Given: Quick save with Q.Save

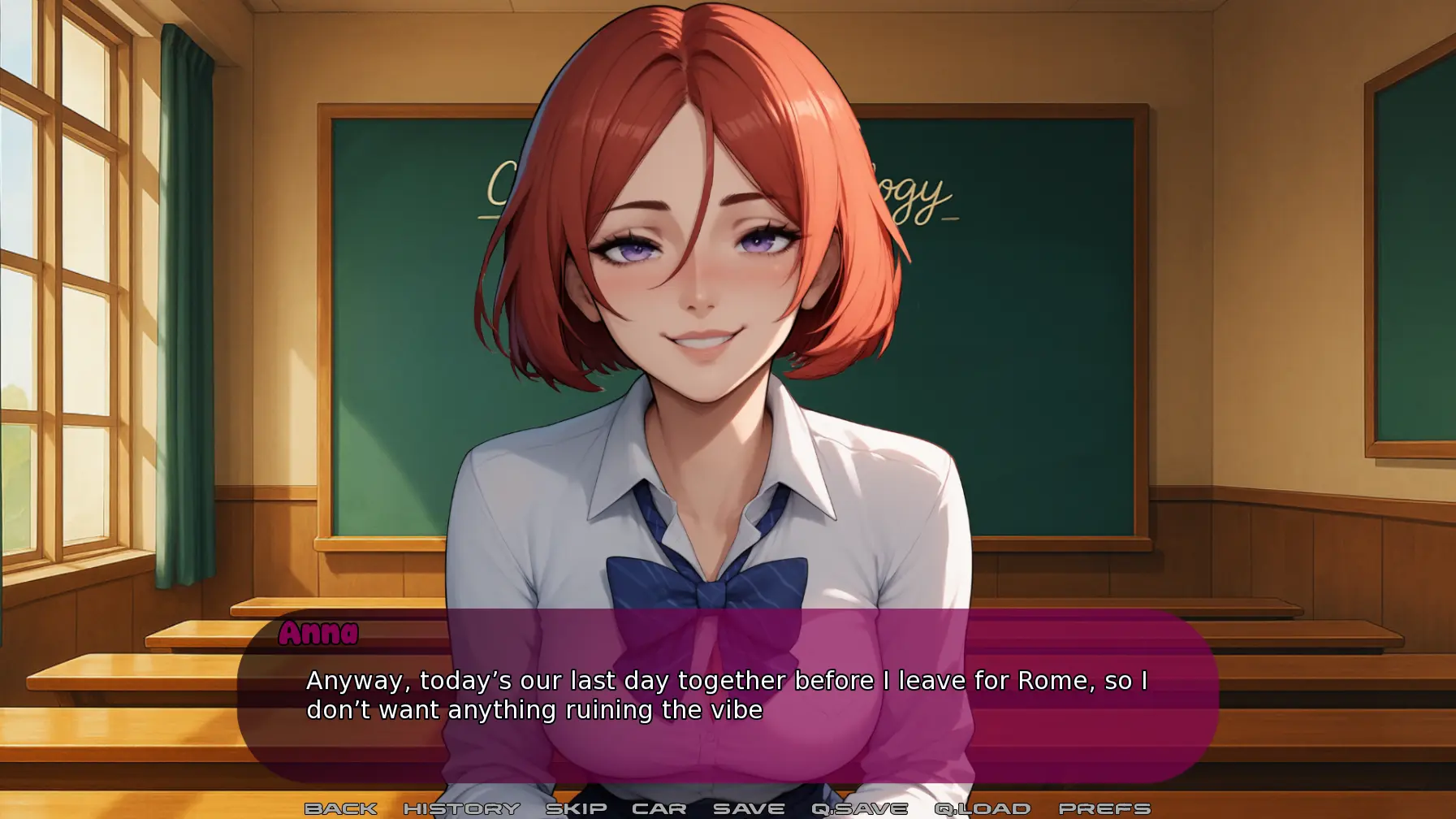Looking at the screenshot, I should tap(859, 808).
